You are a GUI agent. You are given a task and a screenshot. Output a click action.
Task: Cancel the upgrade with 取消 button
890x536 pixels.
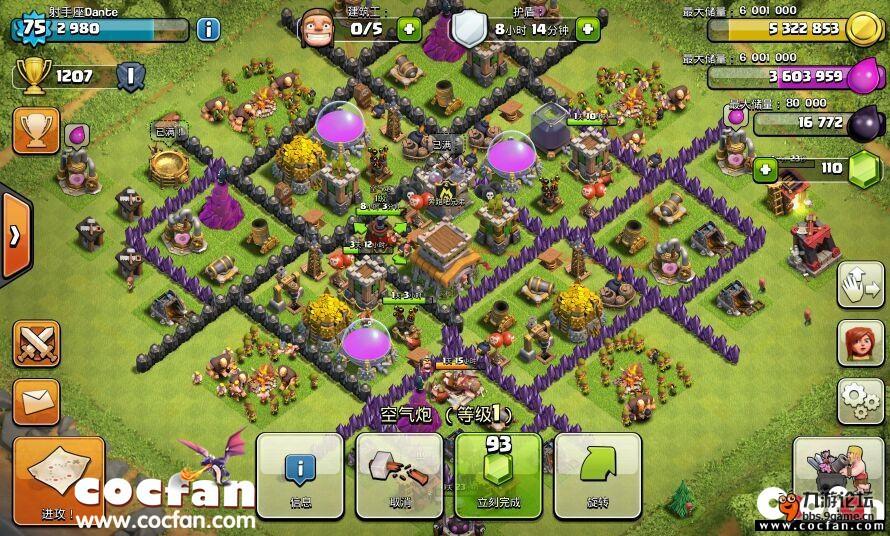tap(398, 475)
